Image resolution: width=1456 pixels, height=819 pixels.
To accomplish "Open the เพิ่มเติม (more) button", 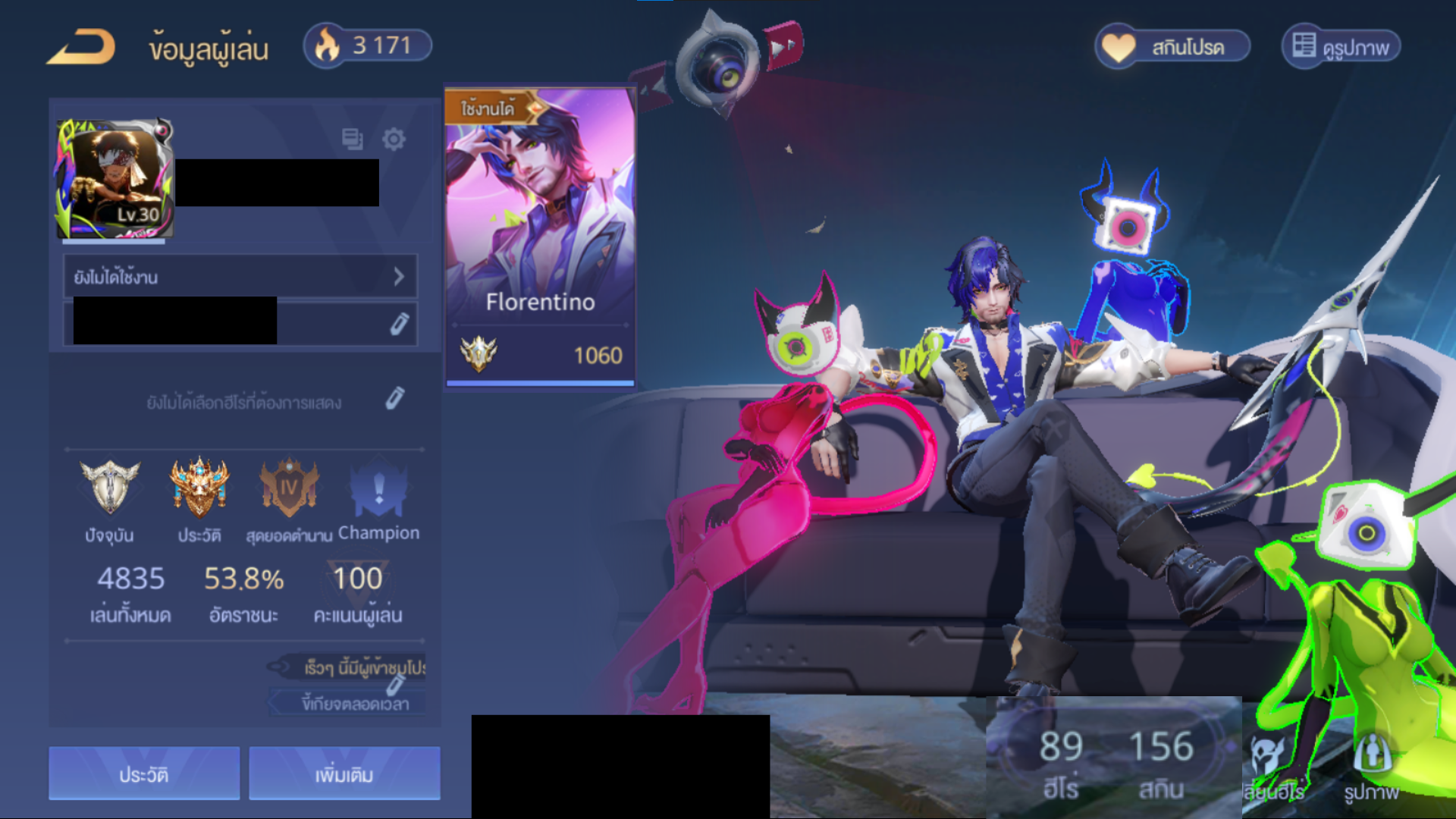I will (x=344, y=773).
